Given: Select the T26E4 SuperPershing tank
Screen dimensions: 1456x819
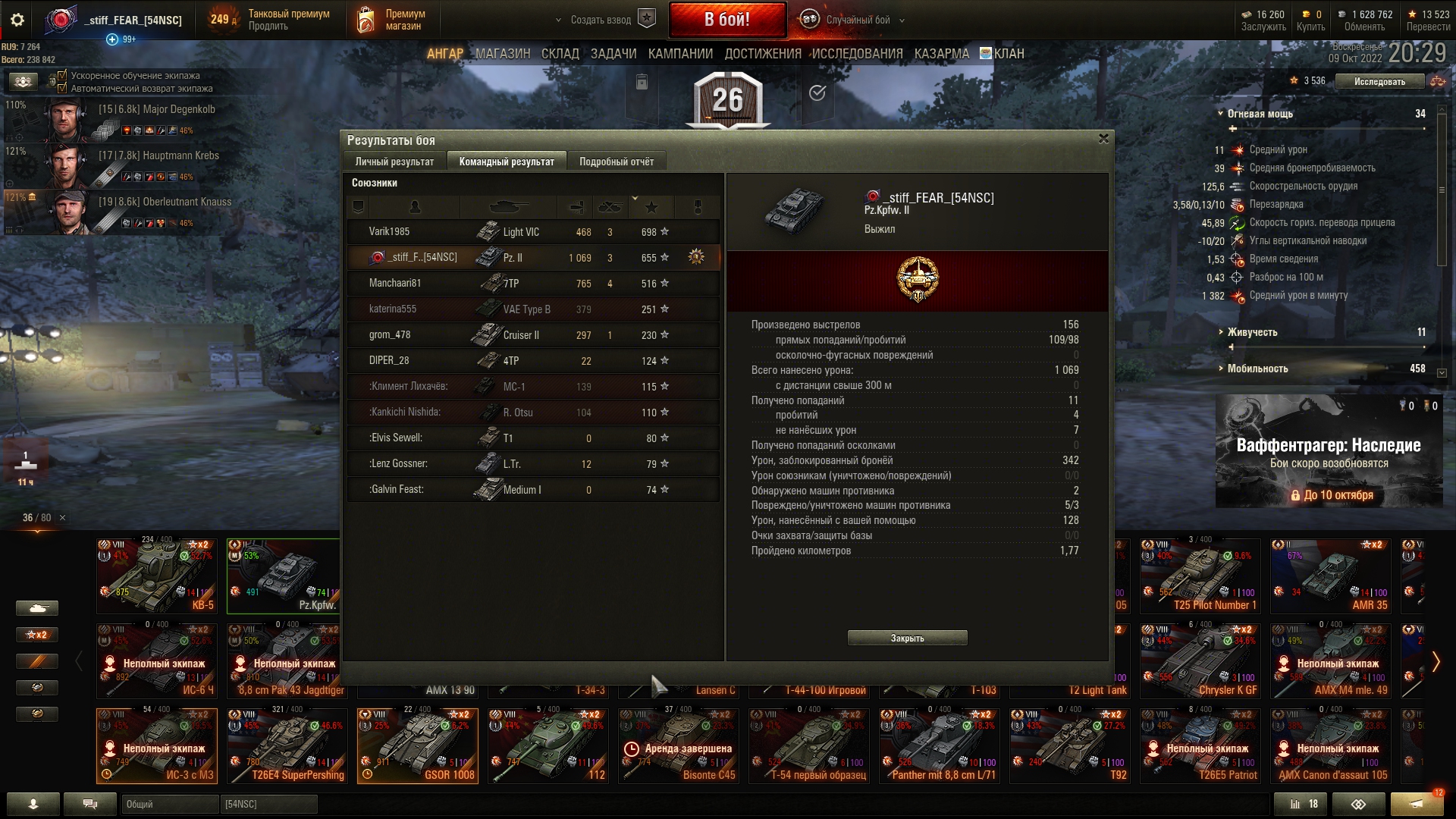Looking at the screenshot, I should (287, 746).
